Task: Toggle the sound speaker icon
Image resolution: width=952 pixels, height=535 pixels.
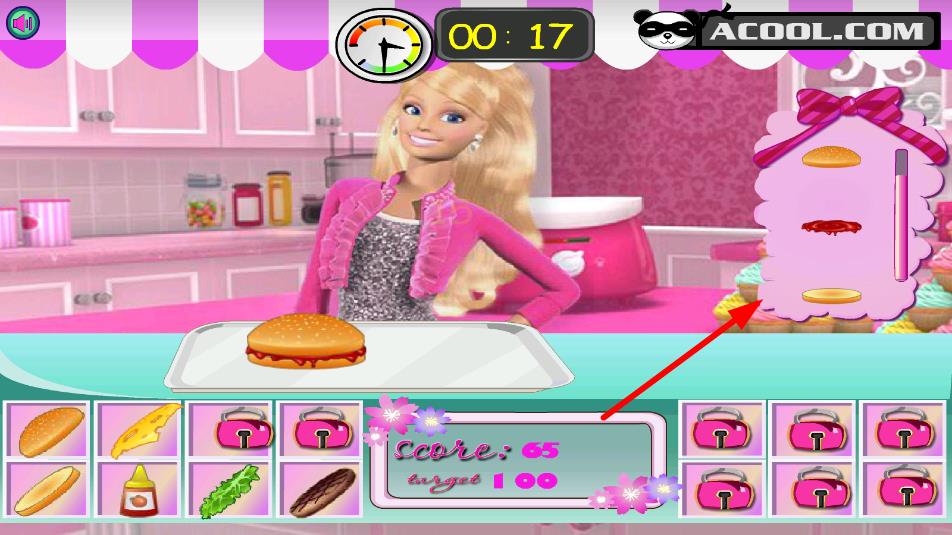Action: [x=22, y=22]
